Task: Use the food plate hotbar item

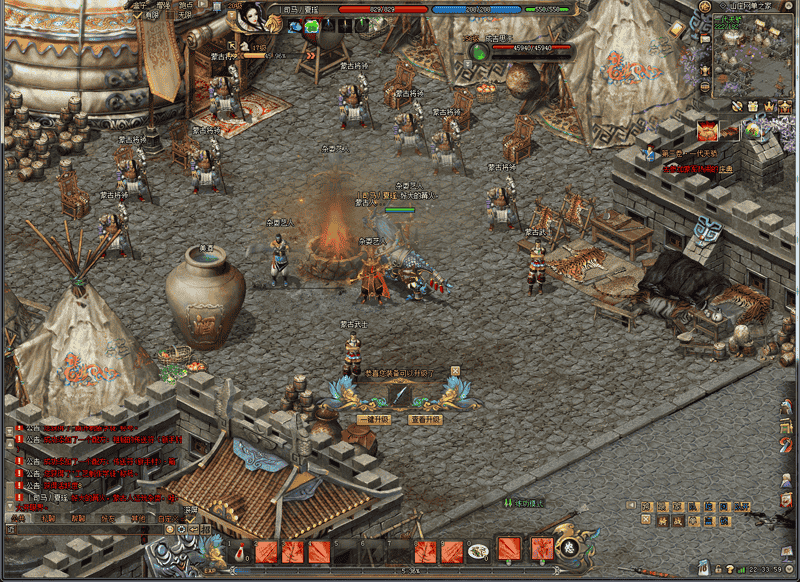Action: 479,550
